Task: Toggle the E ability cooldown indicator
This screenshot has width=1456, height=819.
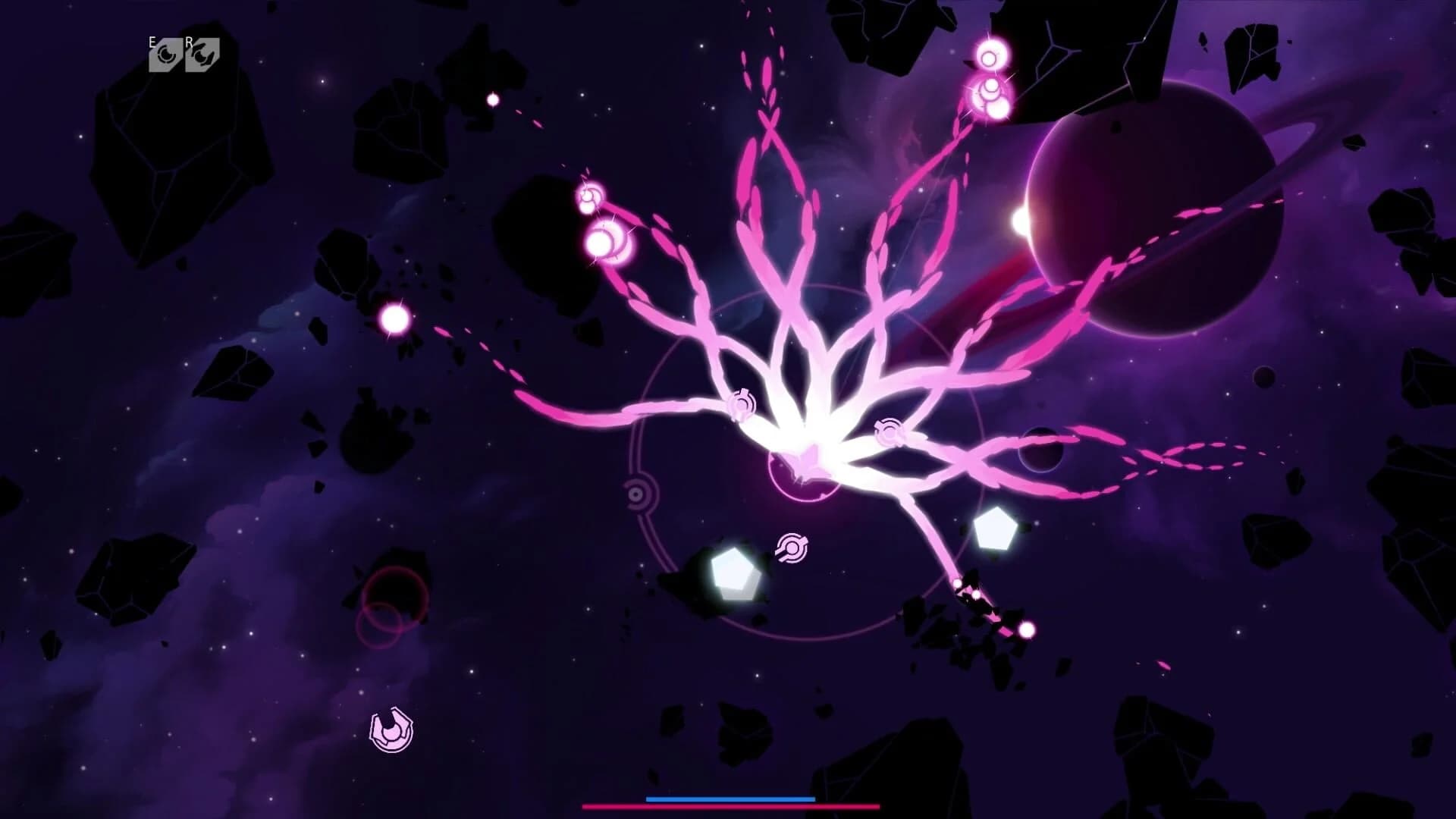Action: click(163, 53)
